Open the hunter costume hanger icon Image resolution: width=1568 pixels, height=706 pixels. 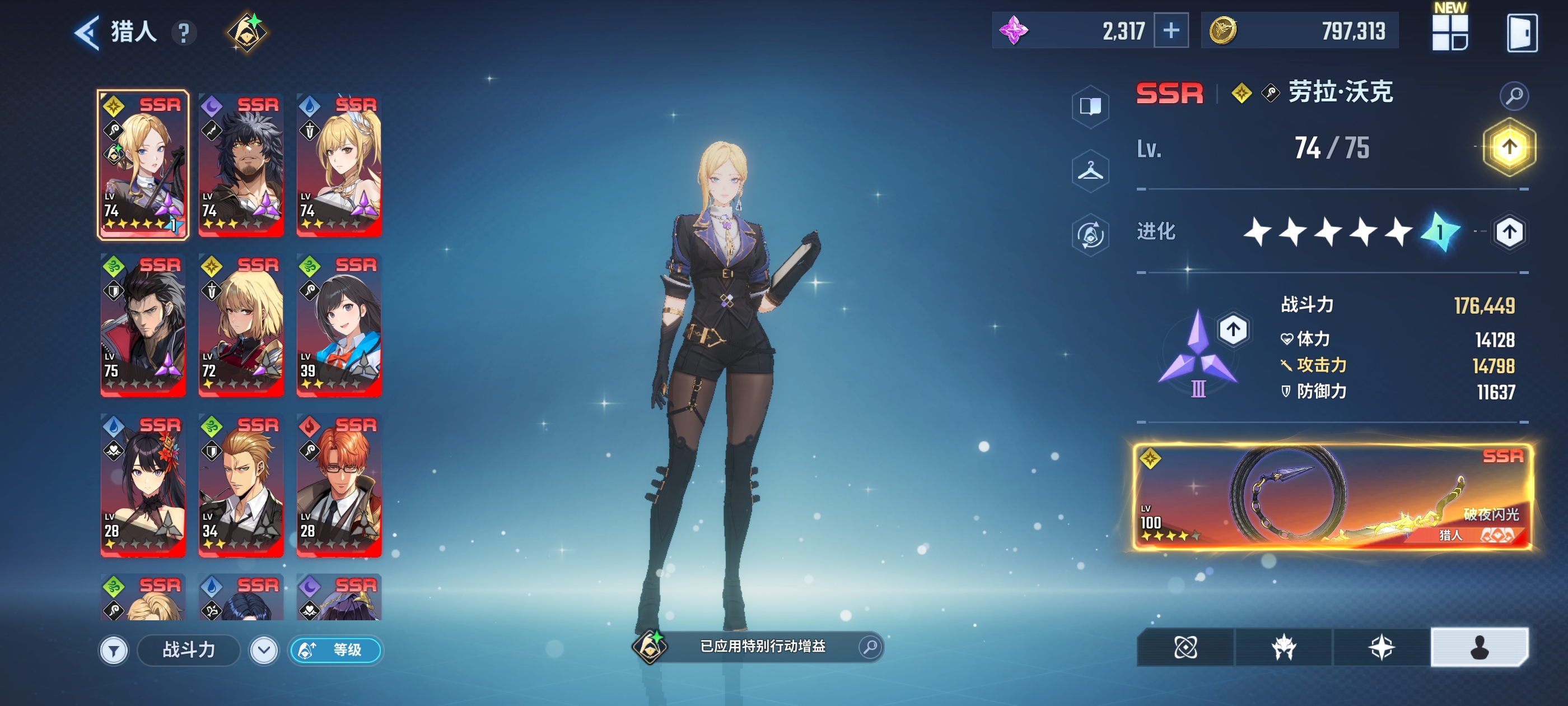(x=1090, y=171)
